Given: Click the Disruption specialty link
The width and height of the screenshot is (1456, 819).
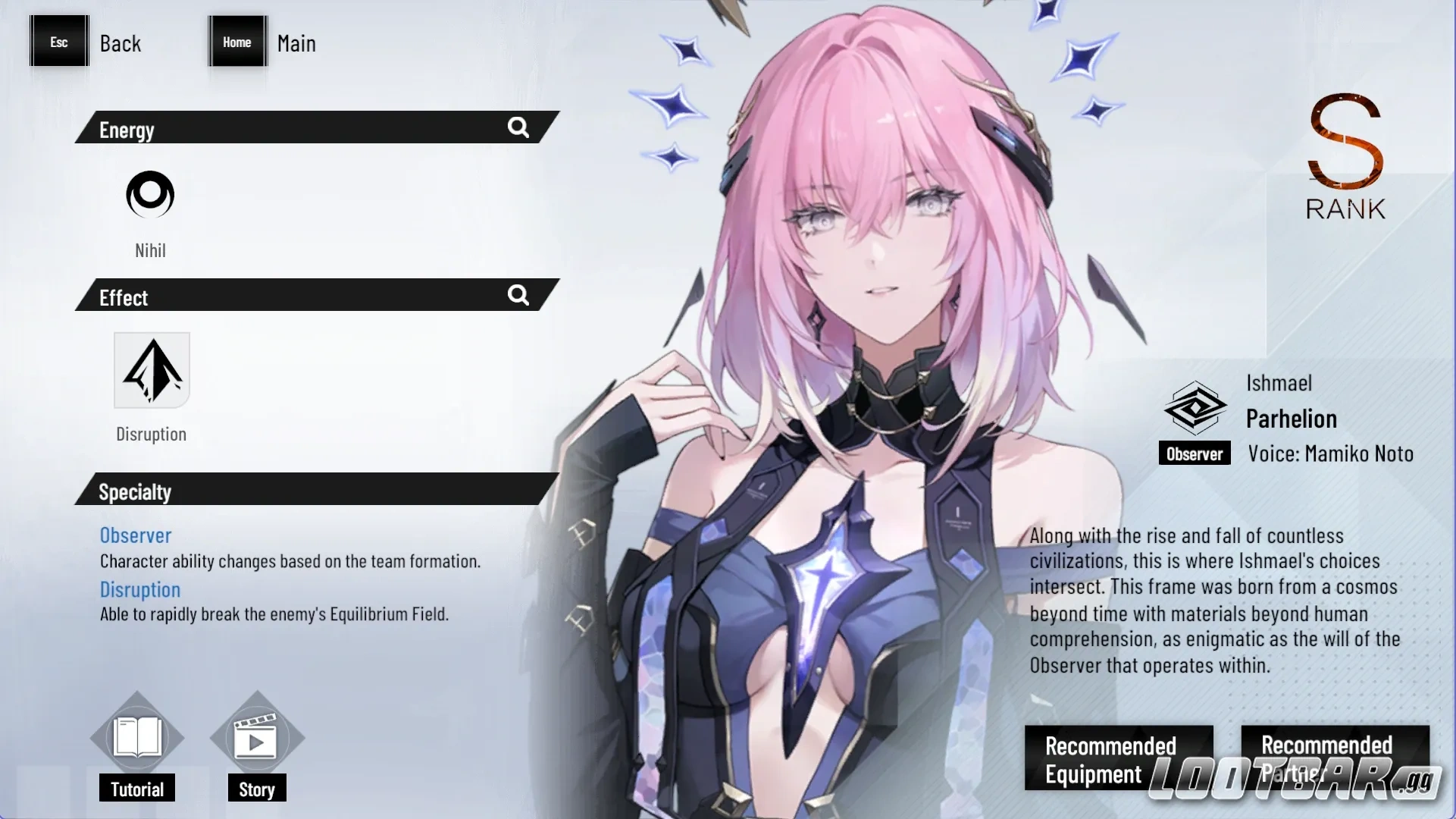Looking at the screenshot, I should point(139,589).
